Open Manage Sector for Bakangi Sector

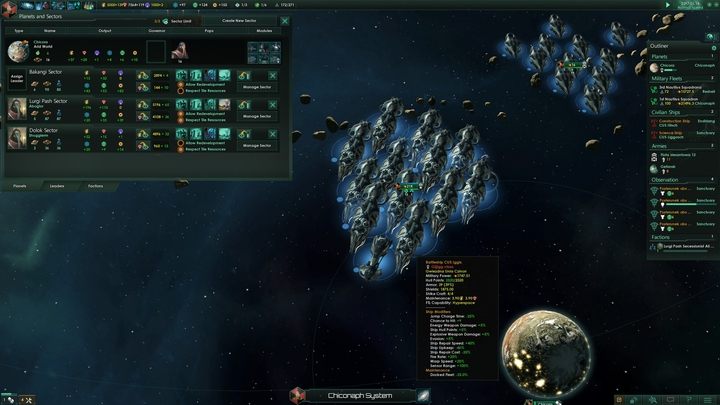257,88
